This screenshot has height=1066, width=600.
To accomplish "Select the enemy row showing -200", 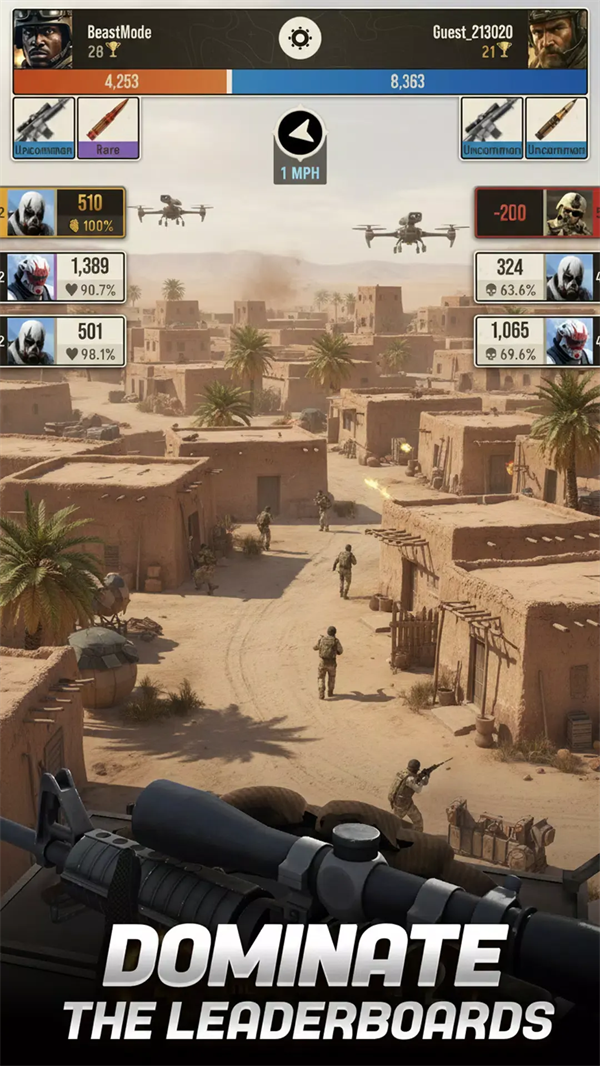I will [536, 212].
